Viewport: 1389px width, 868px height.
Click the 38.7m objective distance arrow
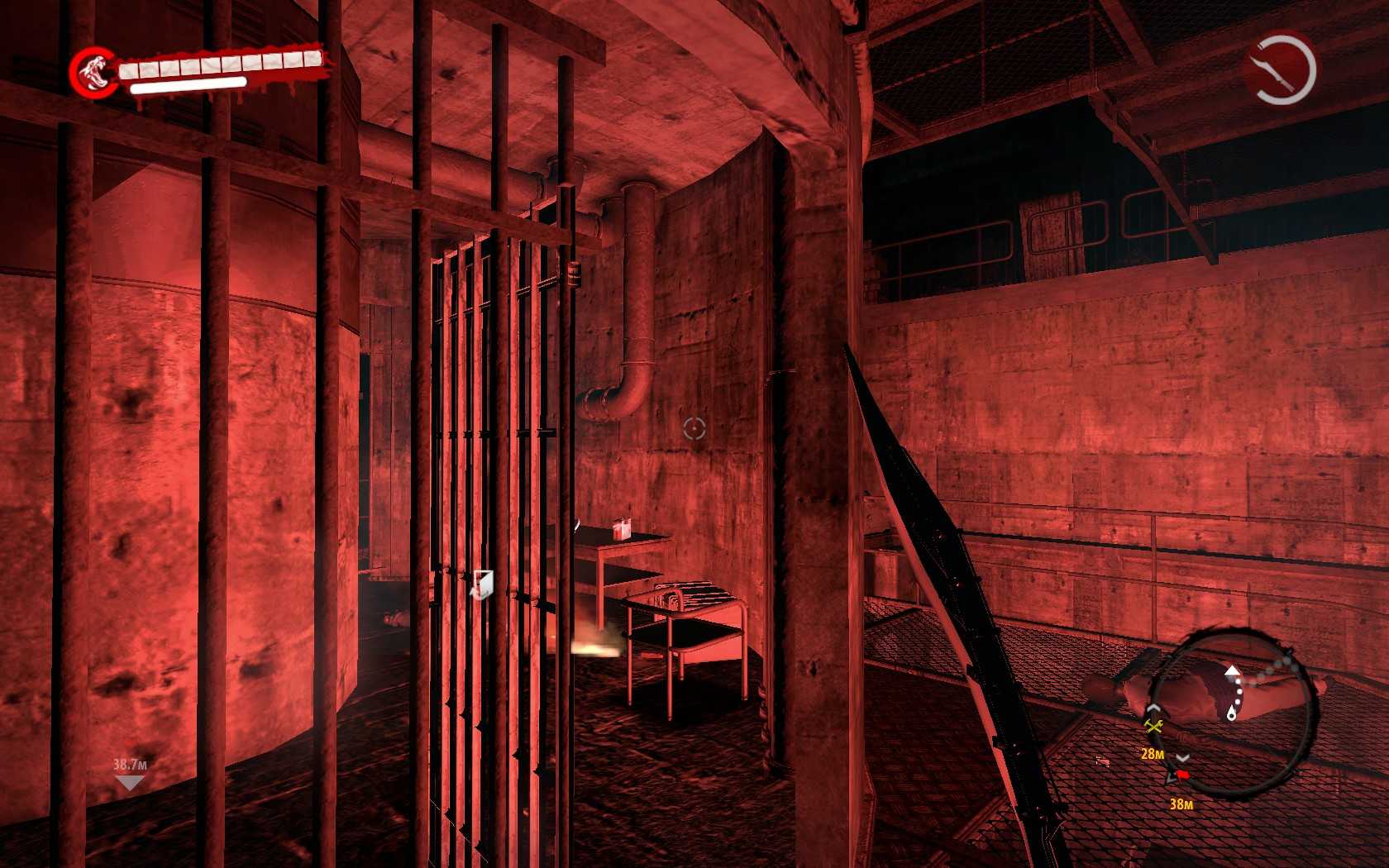pyautogui.click(x=130, y=782)
